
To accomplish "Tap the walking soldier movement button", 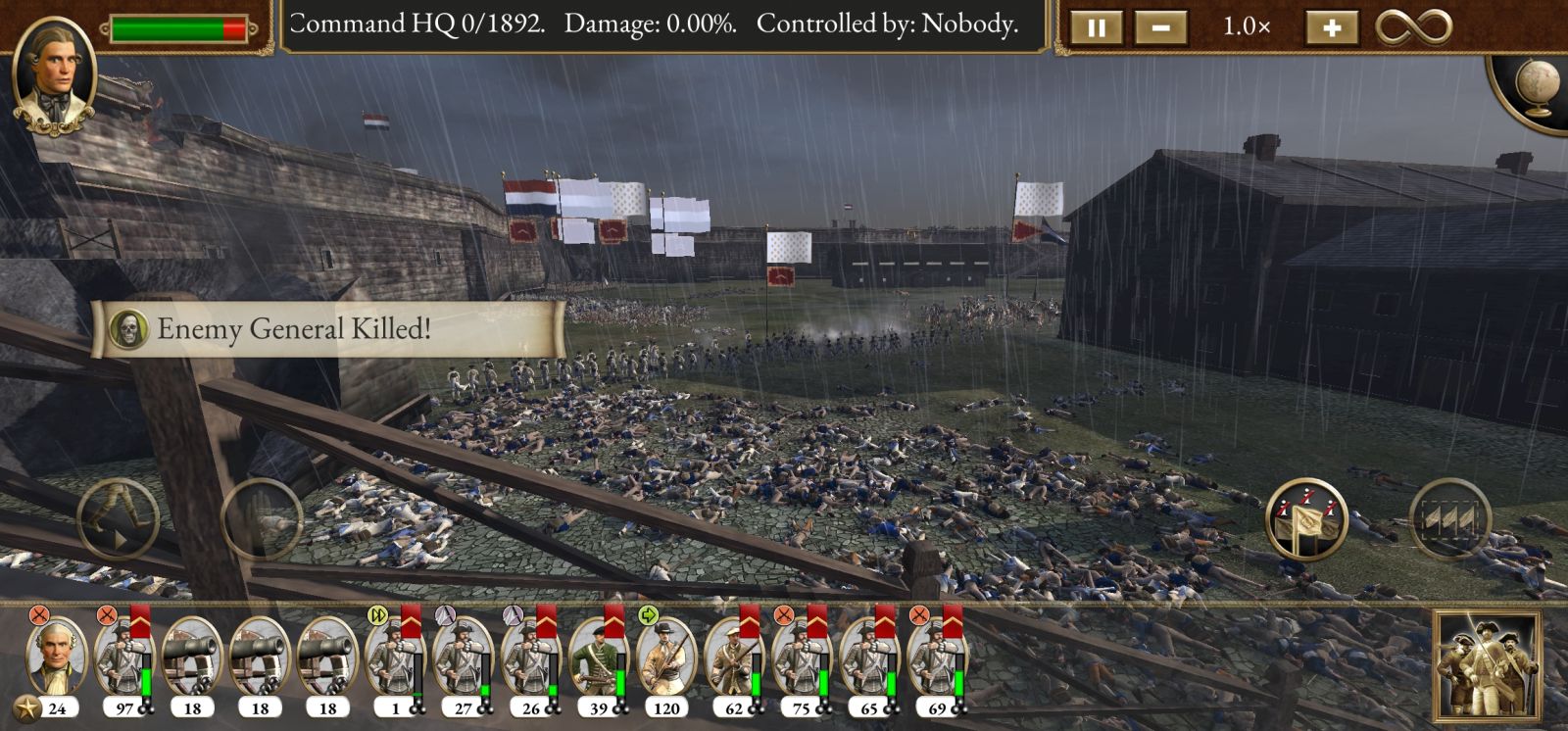I will (x=118, y=519).
